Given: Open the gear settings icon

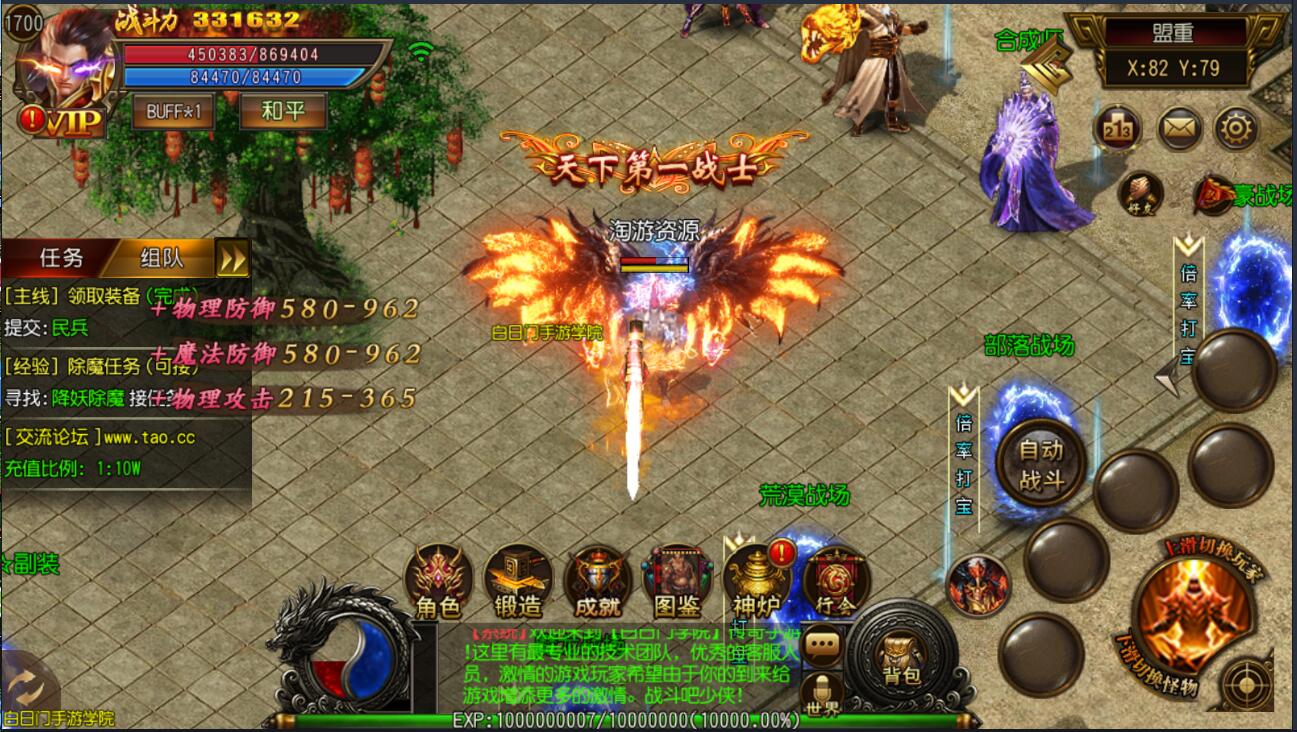Looking at the screenshot, I should 1236,129.
